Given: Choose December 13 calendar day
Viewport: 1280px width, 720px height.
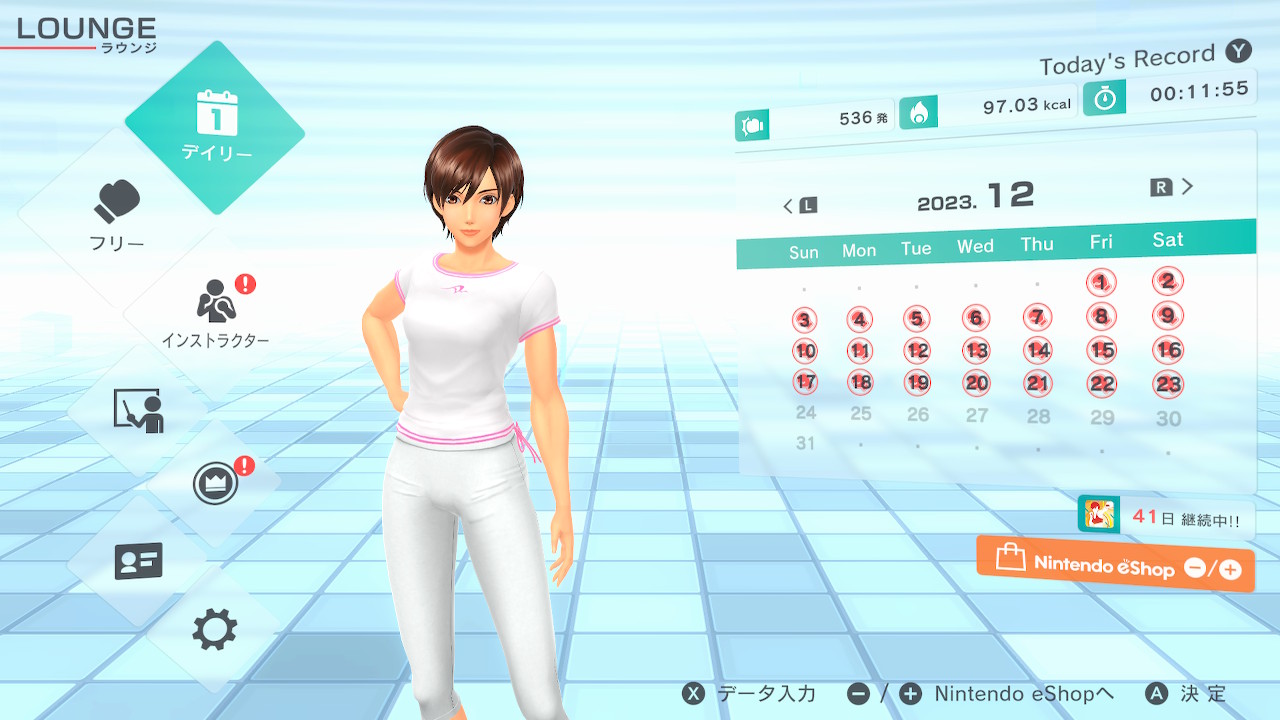Looking at the screenshot, I should tap(976, 350).
